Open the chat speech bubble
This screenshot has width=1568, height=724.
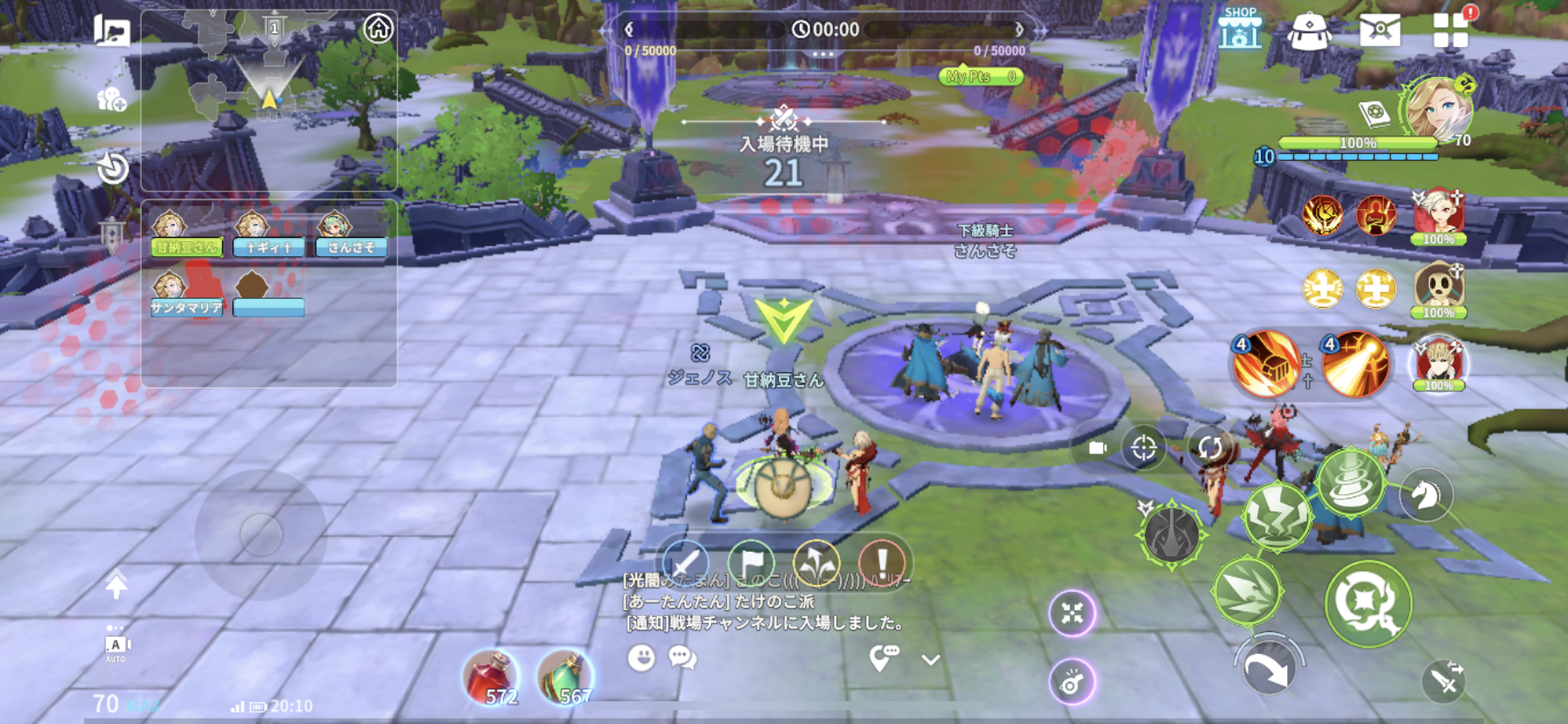point(682,658)
